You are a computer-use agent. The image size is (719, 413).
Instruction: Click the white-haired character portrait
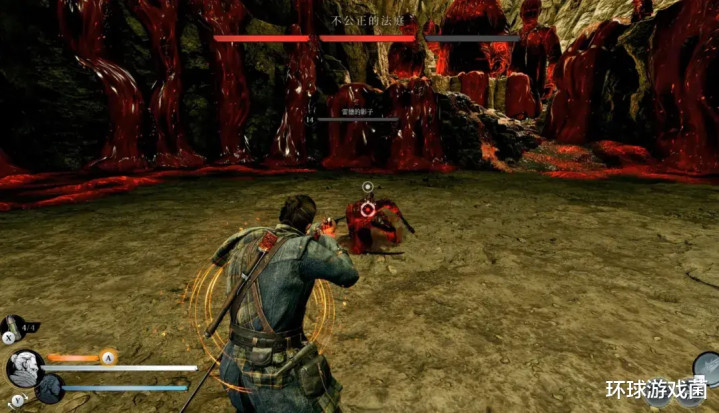(x=22, y=369)
